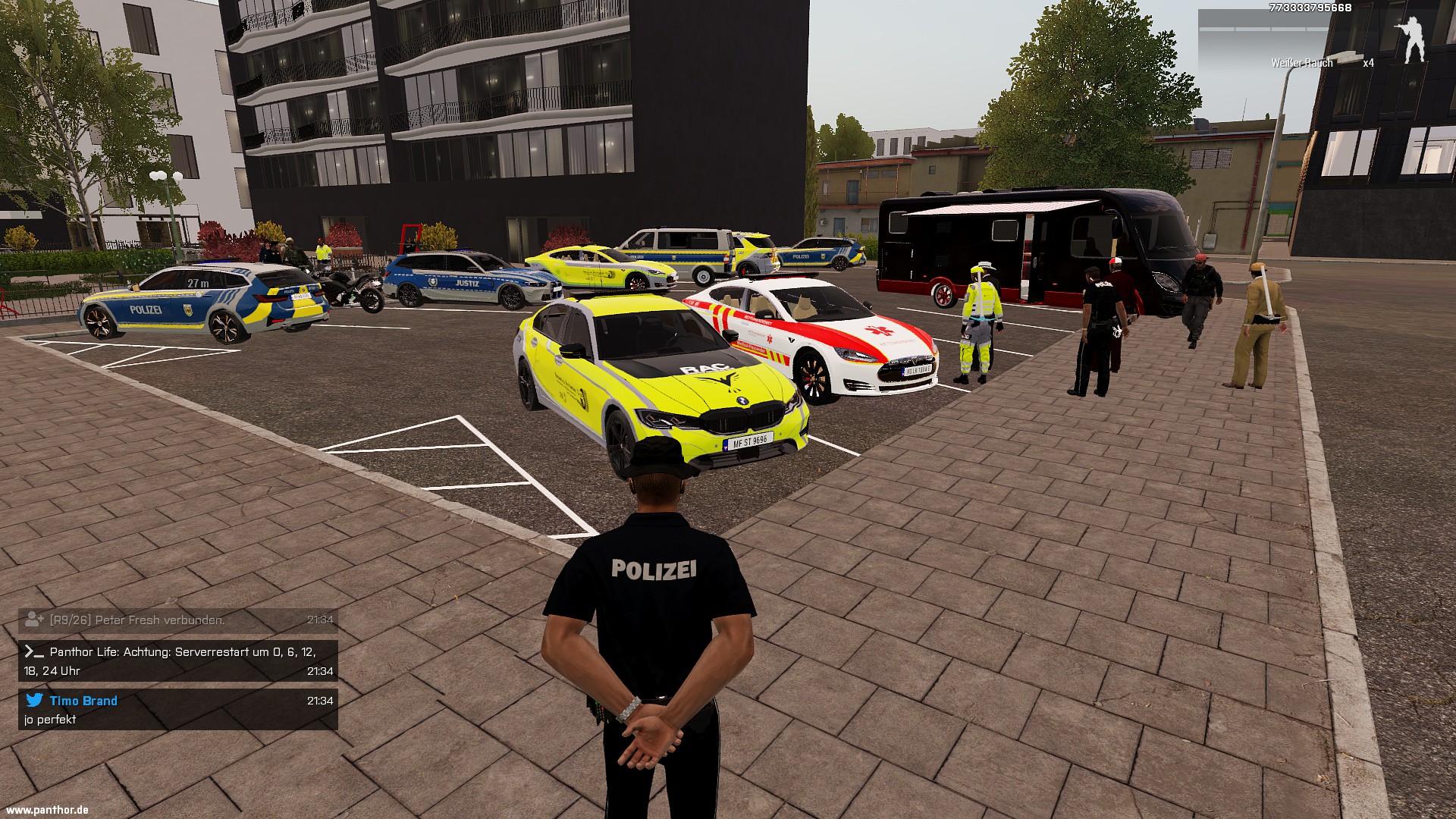1456x819 pixels.
Task: Select the Timo Brand tweet message
Action: tap(177, 710)
